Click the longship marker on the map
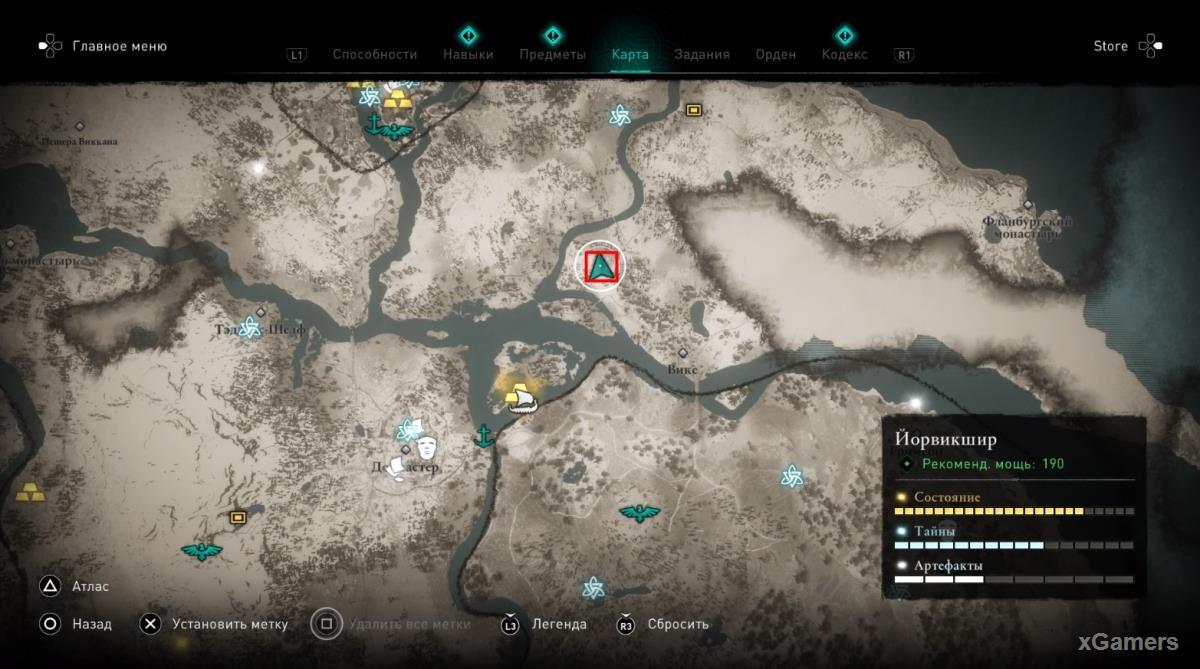1200x669 pixels. tap(523, 401)
